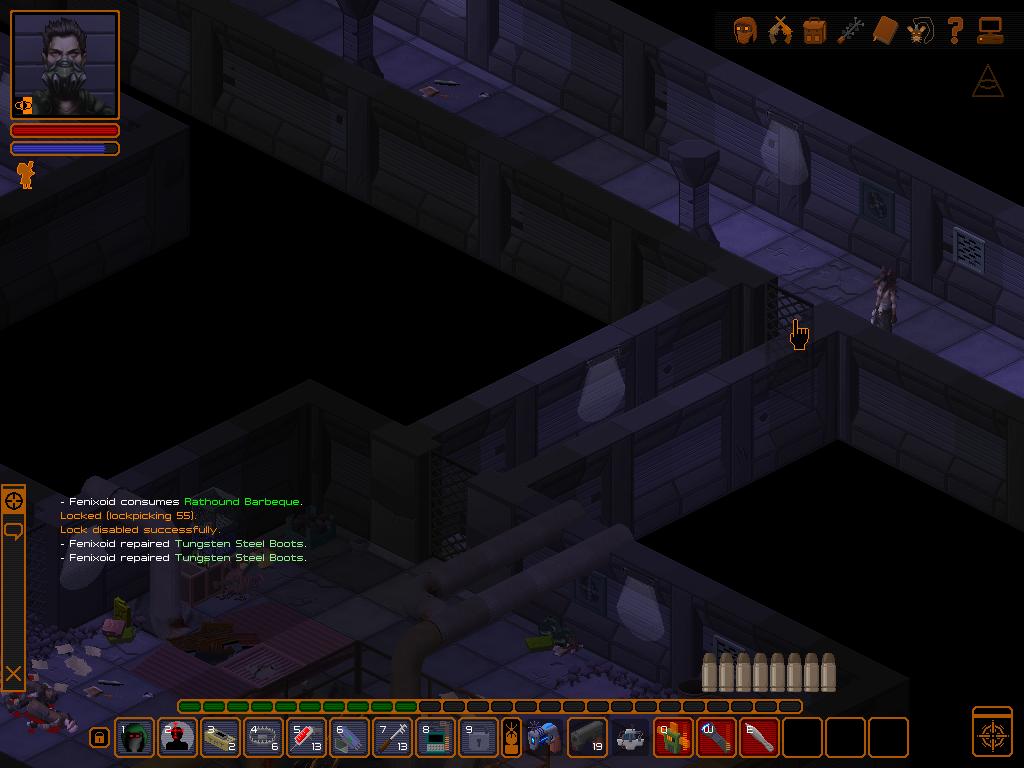Click the question mark help icon

coord(955,30)
